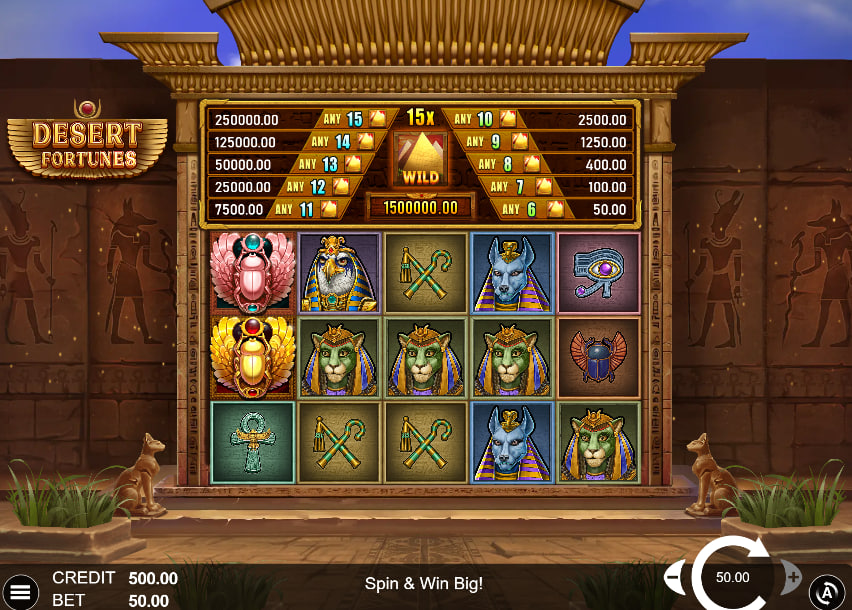Viewport: 852px width, 610px height.
Task: Open the hamburger menu
Action: [20, 591]
